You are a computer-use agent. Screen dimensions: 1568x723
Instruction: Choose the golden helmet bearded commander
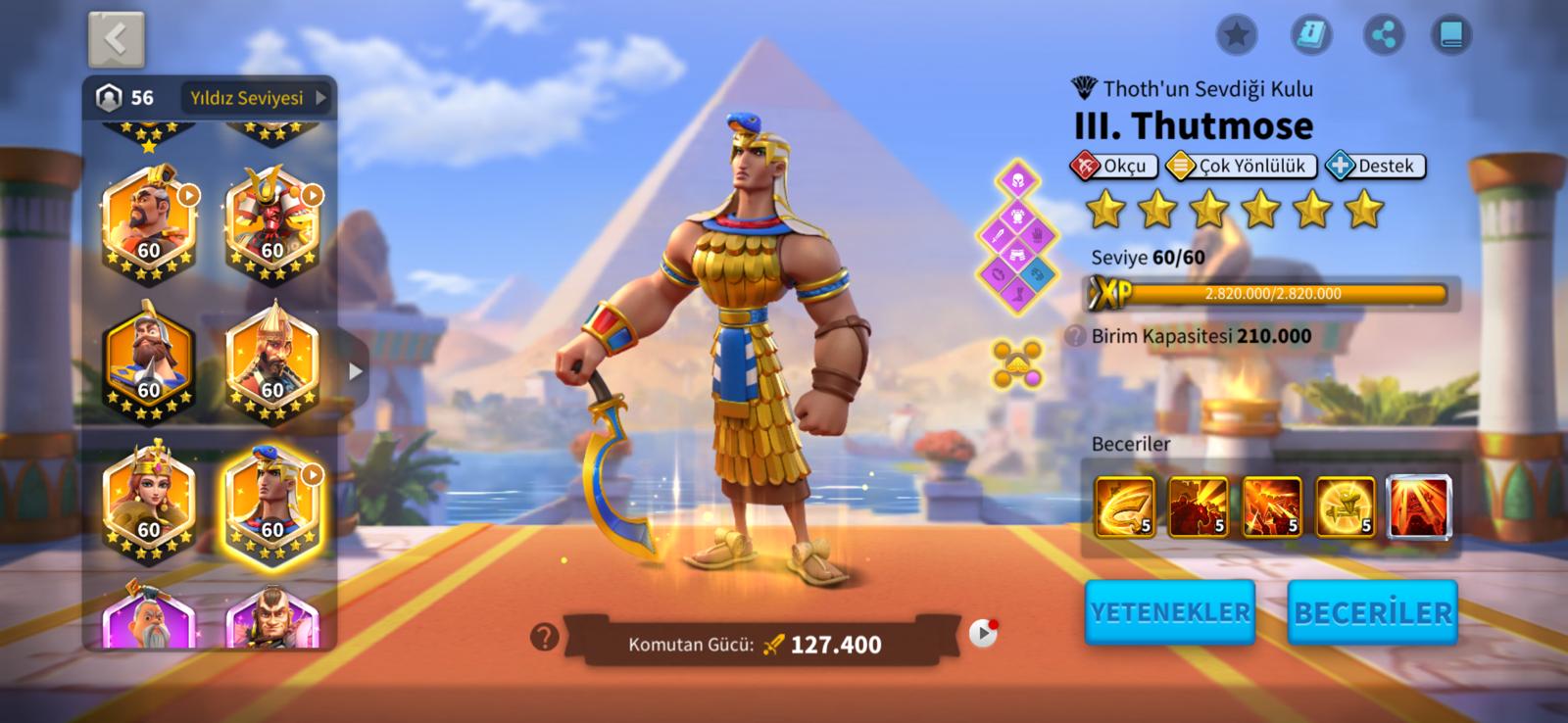point(272,361)
